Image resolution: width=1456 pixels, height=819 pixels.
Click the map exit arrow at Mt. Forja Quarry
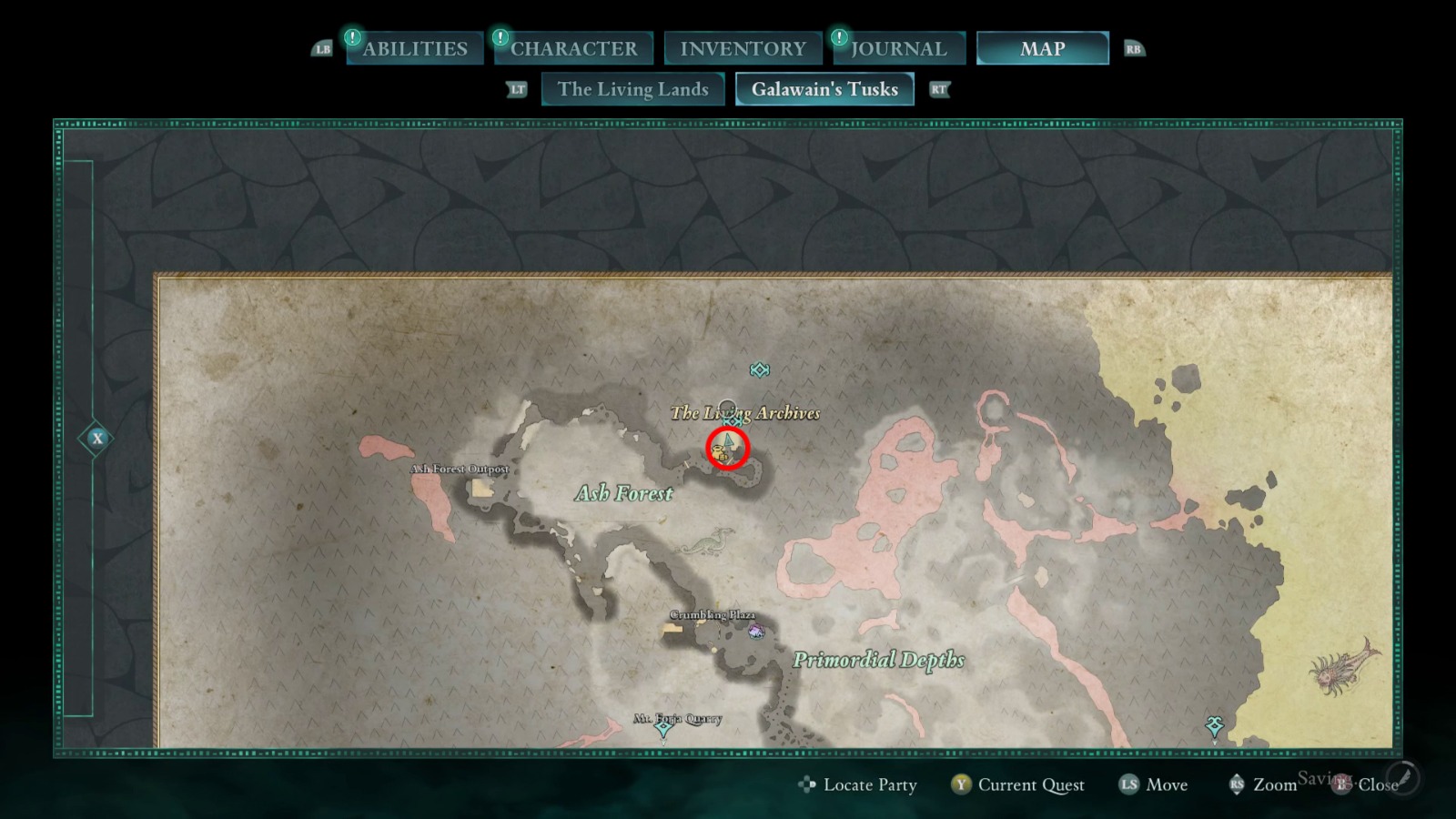(663, 728)
